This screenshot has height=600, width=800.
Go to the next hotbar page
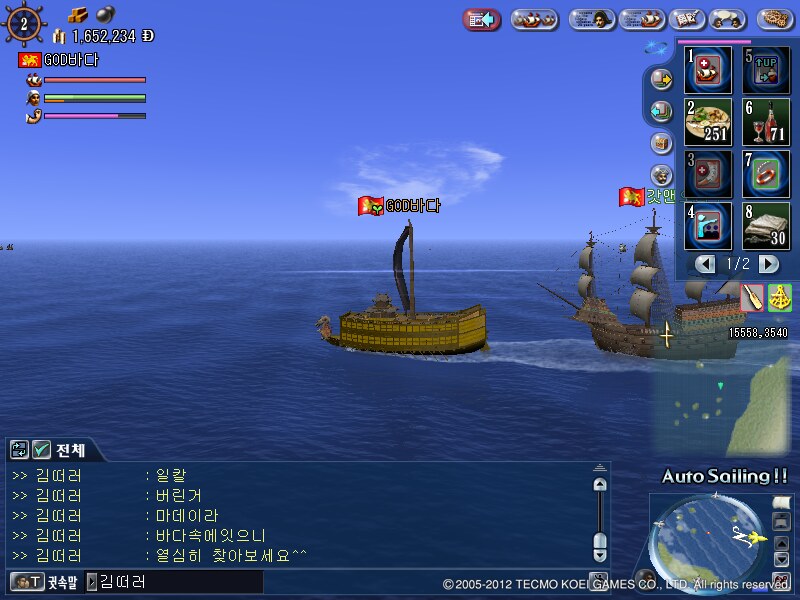(x=768, y=264)
